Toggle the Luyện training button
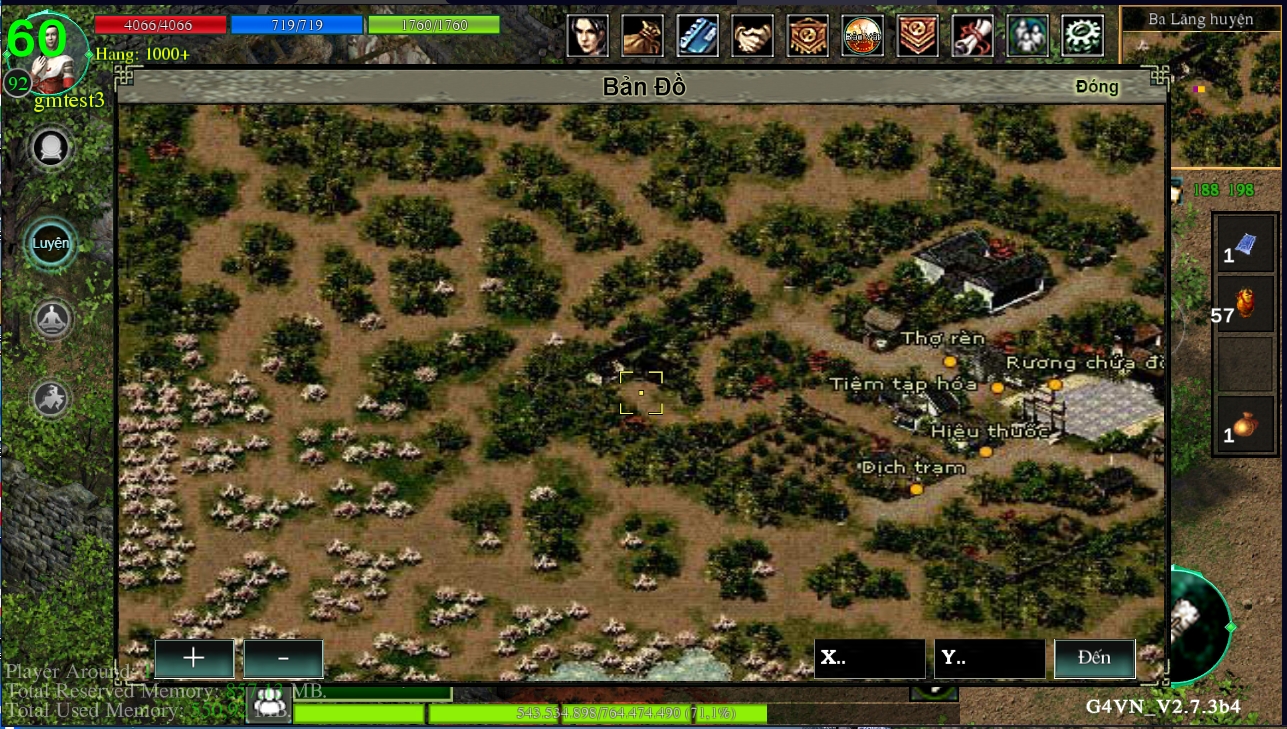Viewport: 1287px width, 729px height. pos(50,244)
